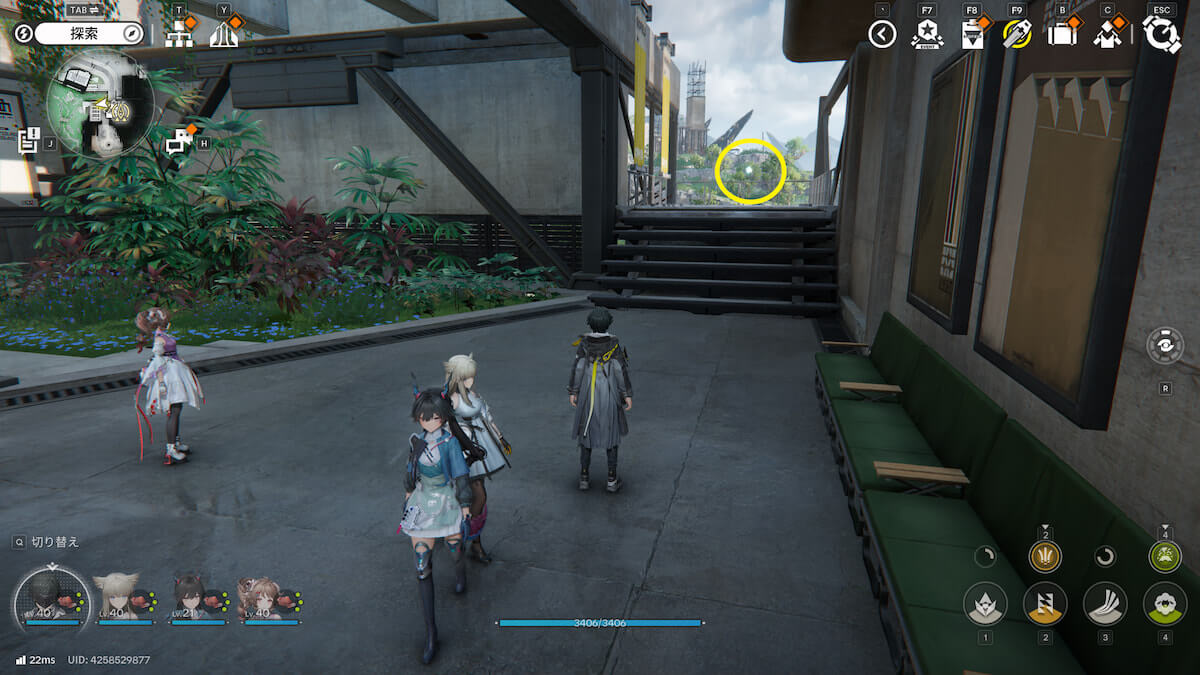Open the mission log documents icon
The image size is (1200, 675).
(x=28, y=141)
